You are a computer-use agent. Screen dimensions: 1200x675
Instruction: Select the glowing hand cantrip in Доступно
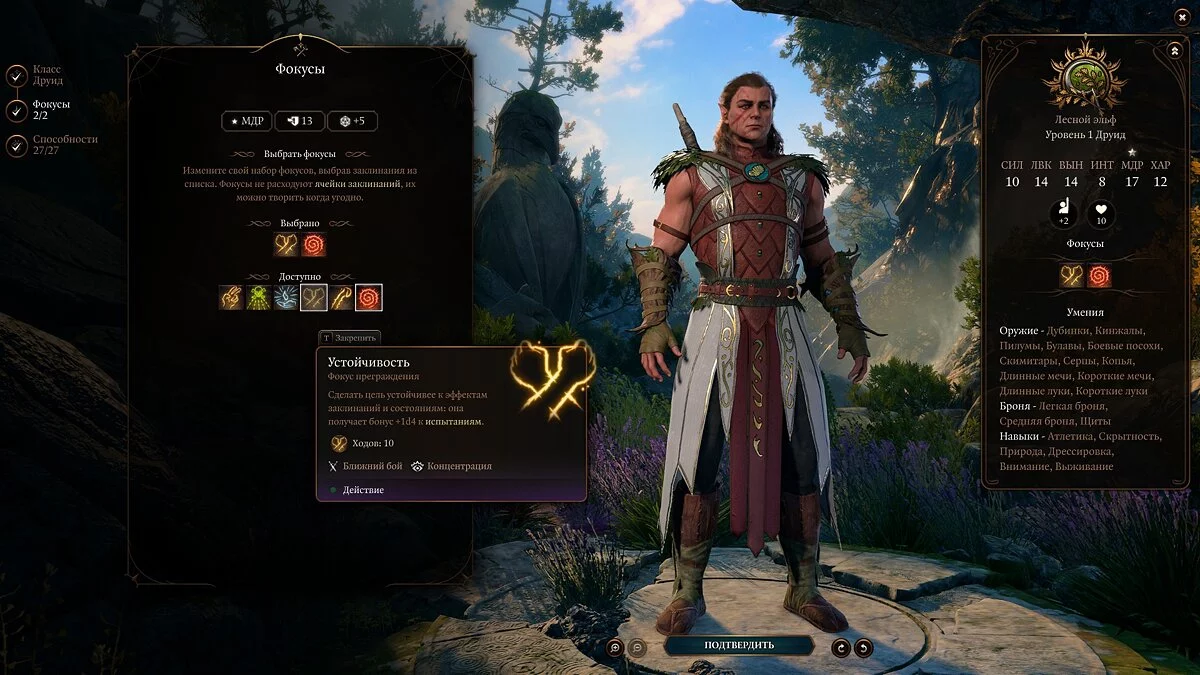232,297
